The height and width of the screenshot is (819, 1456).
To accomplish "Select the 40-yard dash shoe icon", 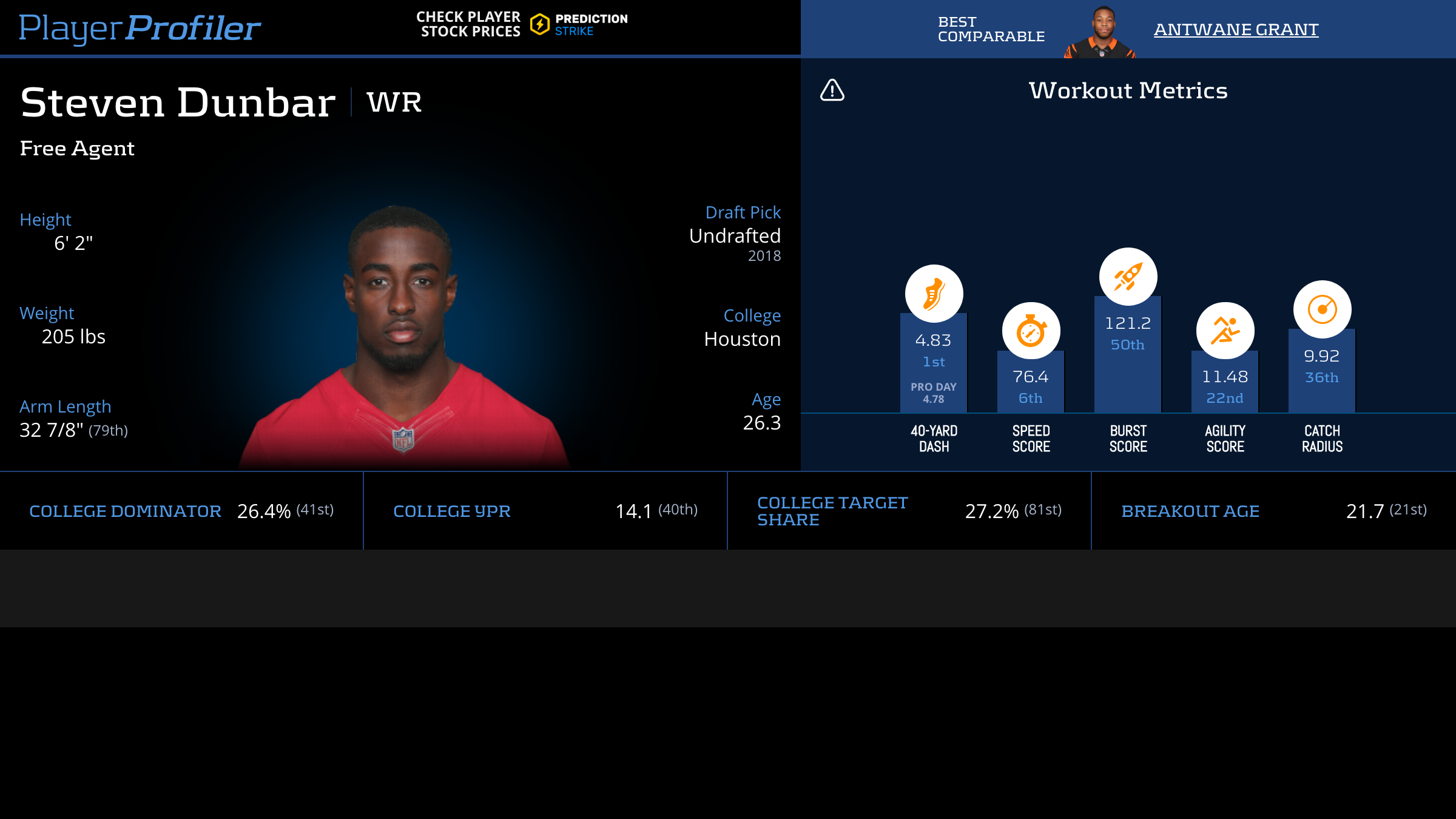I will [934, 294].
